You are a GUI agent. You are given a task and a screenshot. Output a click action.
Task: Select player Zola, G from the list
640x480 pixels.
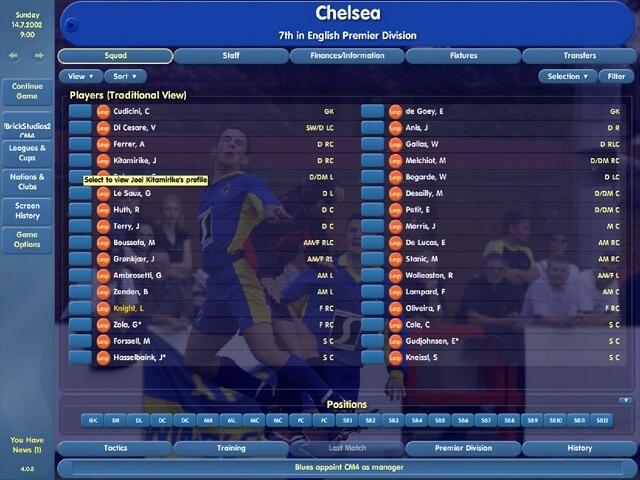(x=130, y=325)
